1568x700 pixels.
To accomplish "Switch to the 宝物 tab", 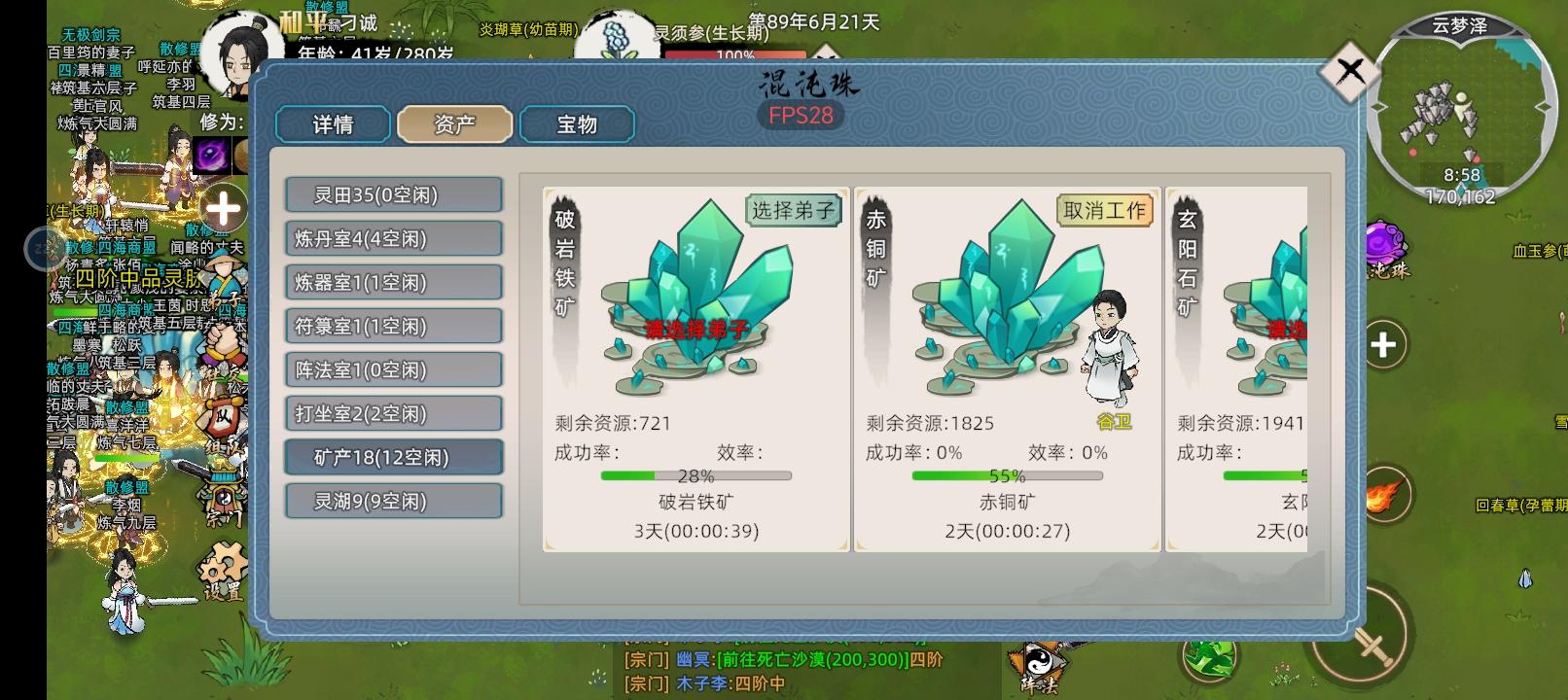I will click(578, 124).
